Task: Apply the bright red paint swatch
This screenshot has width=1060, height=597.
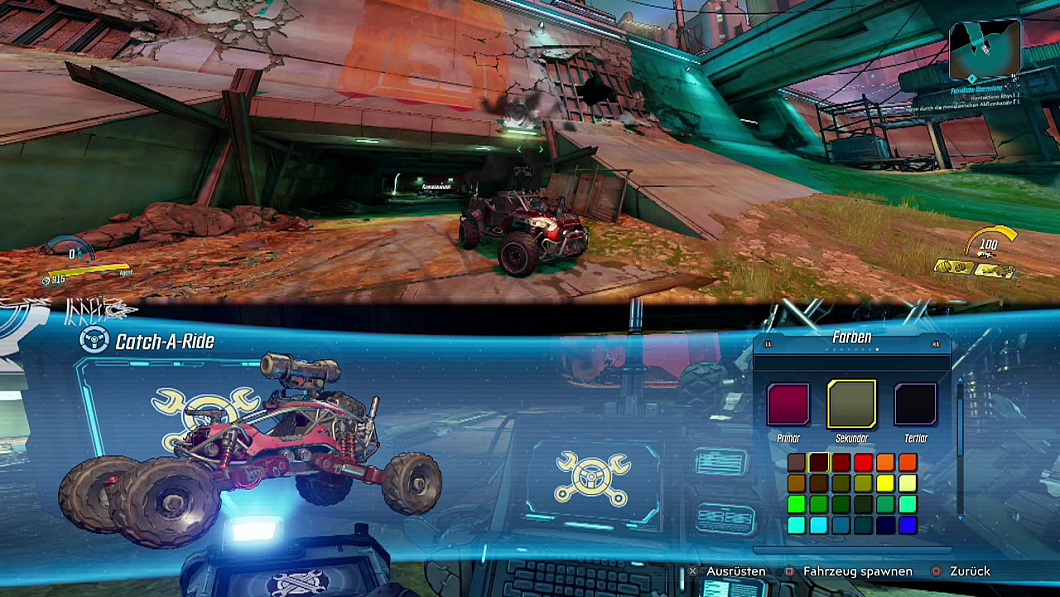Action: pos(863,463)
